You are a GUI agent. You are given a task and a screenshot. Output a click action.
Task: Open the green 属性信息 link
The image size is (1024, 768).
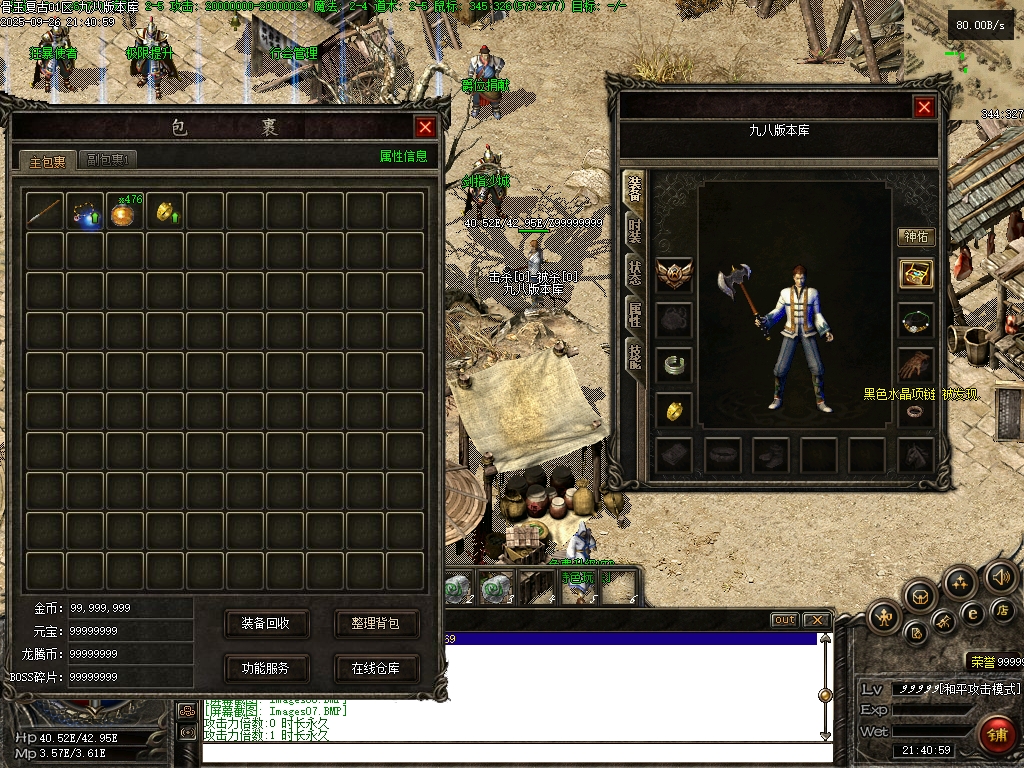[x=403, y=156]
